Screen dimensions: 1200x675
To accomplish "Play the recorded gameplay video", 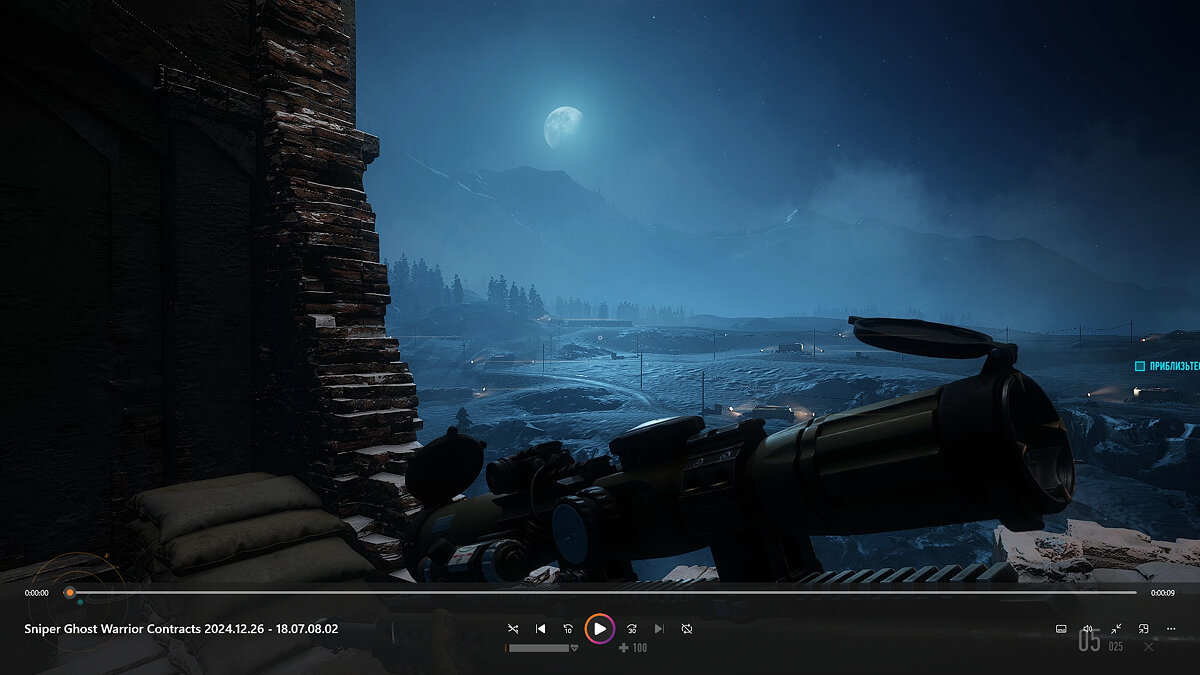I will [599, 628].
